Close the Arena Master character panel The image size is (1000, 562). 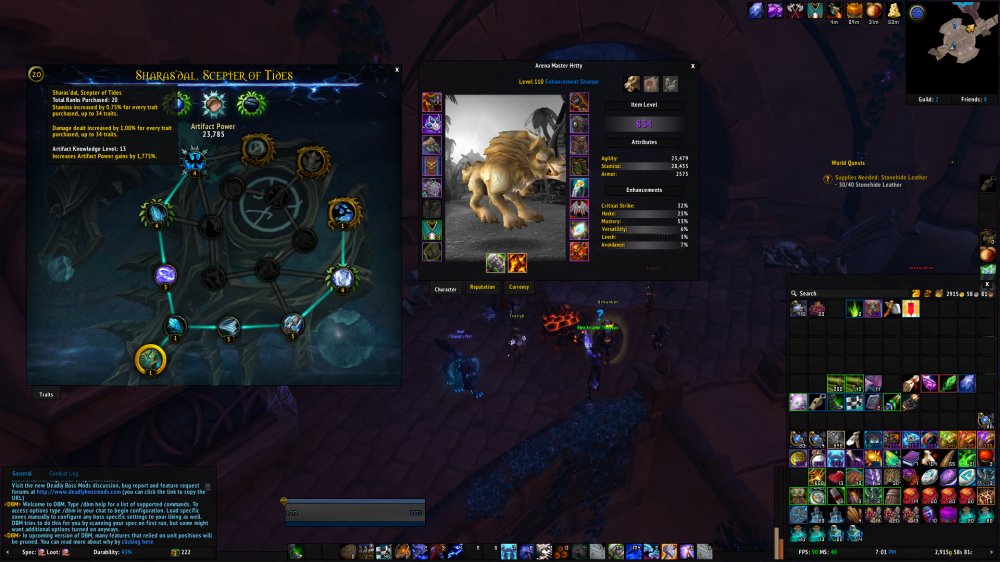tap(692, 68)
